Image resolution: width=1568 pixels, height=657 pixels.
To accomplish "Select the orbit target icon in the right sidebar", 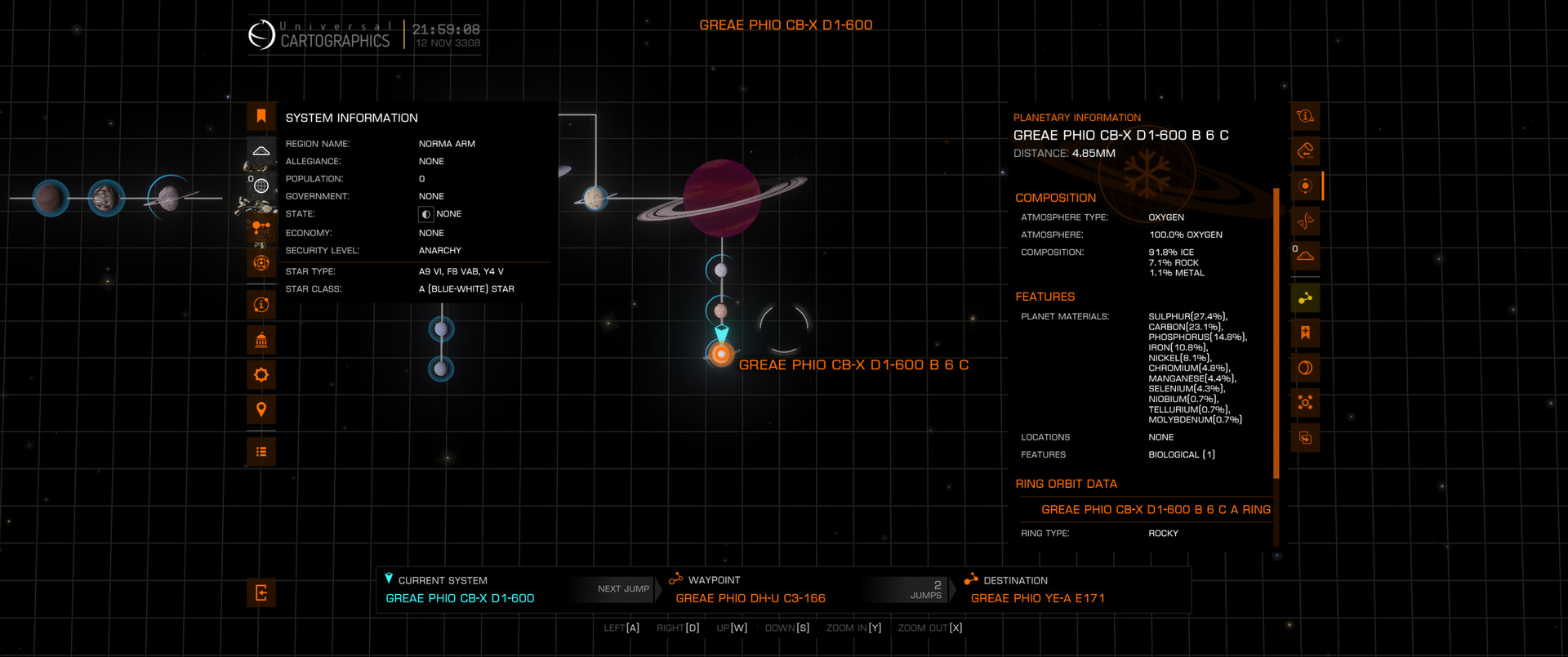I will (1305, 185).
